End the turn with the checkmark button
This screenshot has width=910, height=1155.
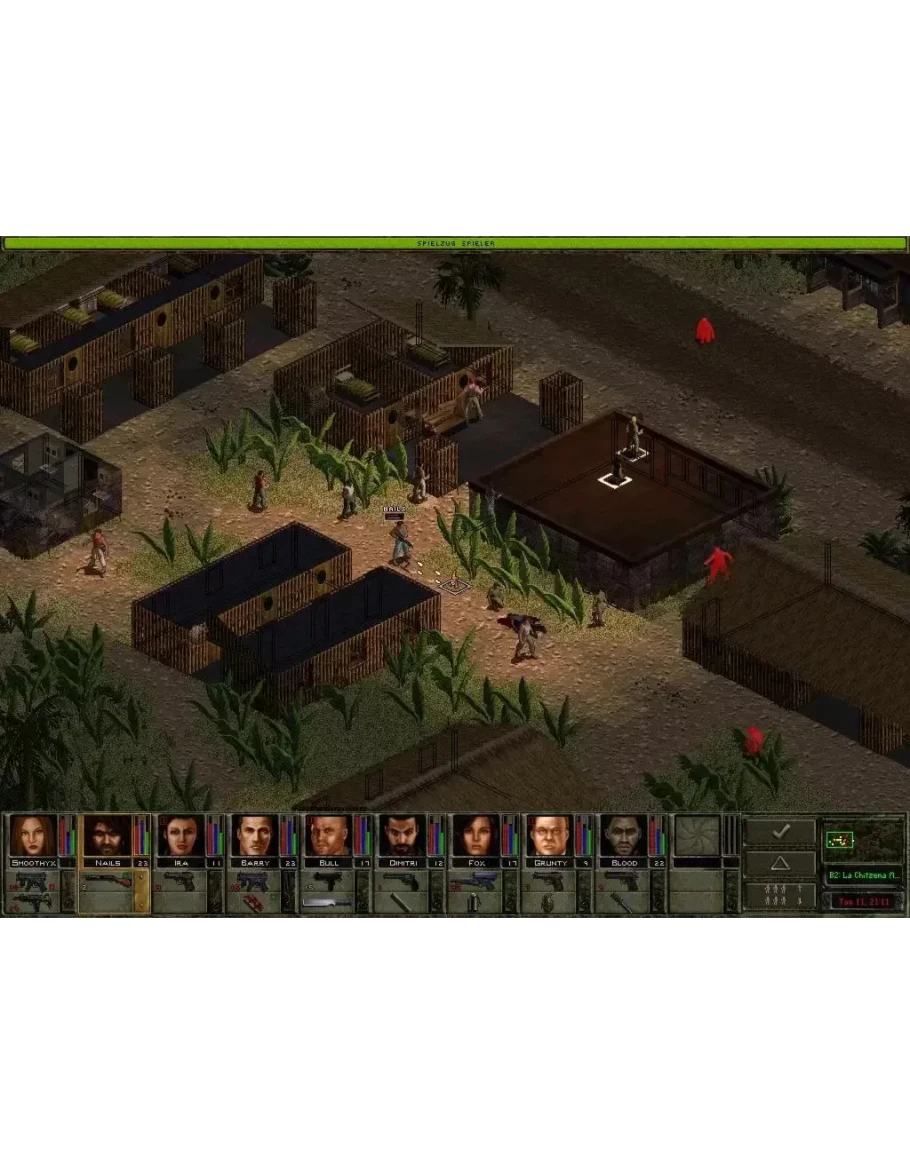pos(780,832)
